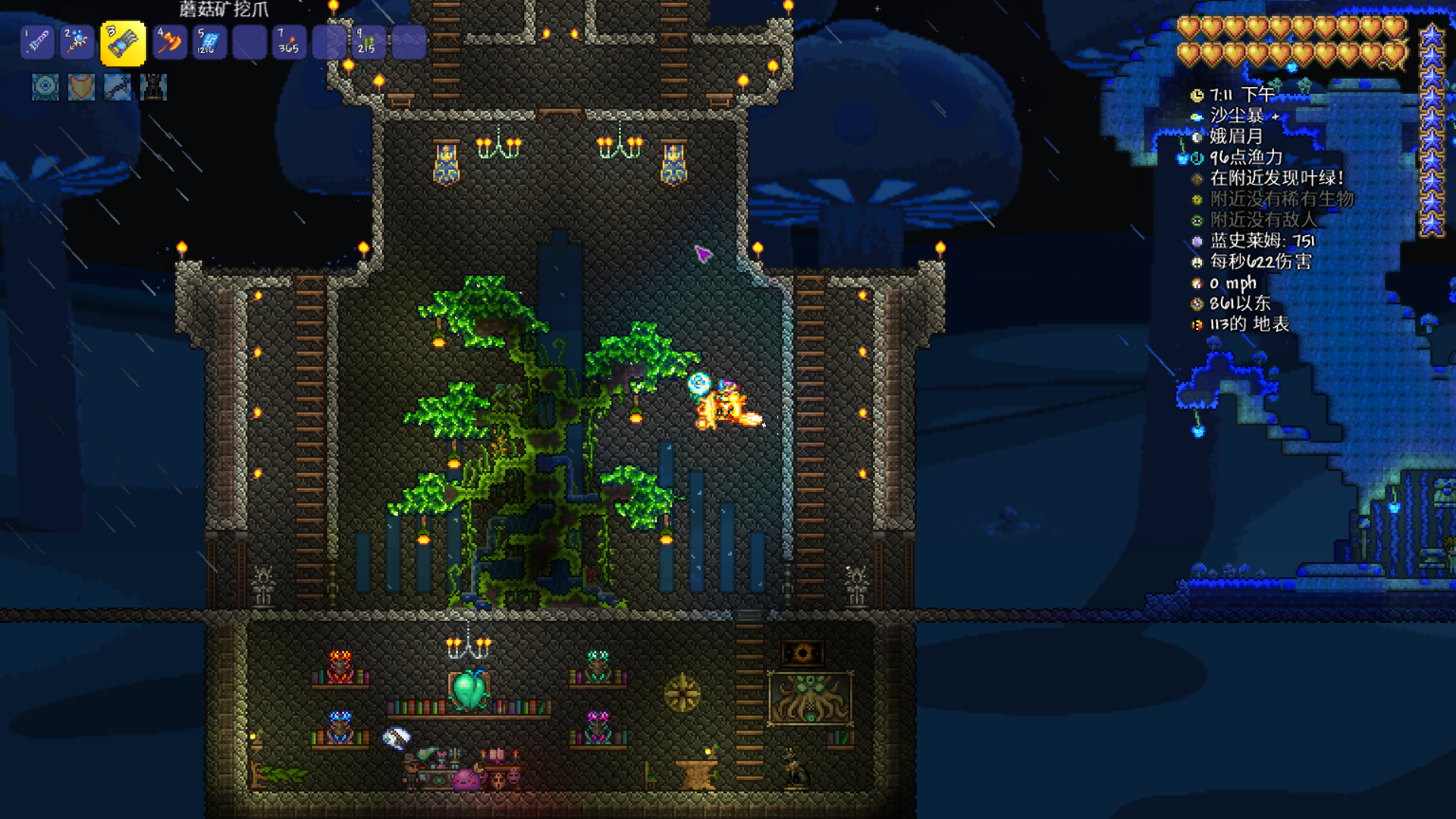Pick the slot 7 item stack of 365

289,42
